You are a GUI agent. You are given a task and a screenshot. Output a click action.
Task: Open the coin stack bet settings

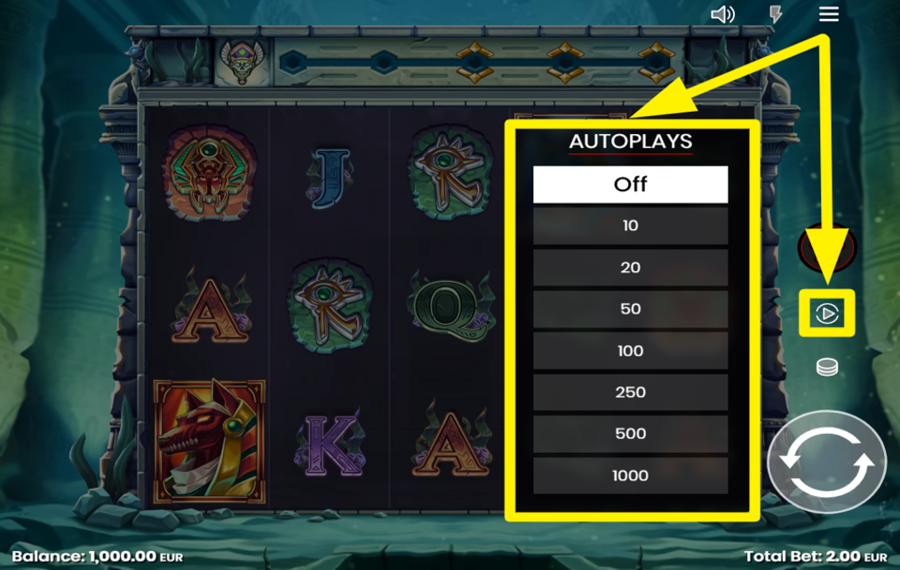[827, 367]
